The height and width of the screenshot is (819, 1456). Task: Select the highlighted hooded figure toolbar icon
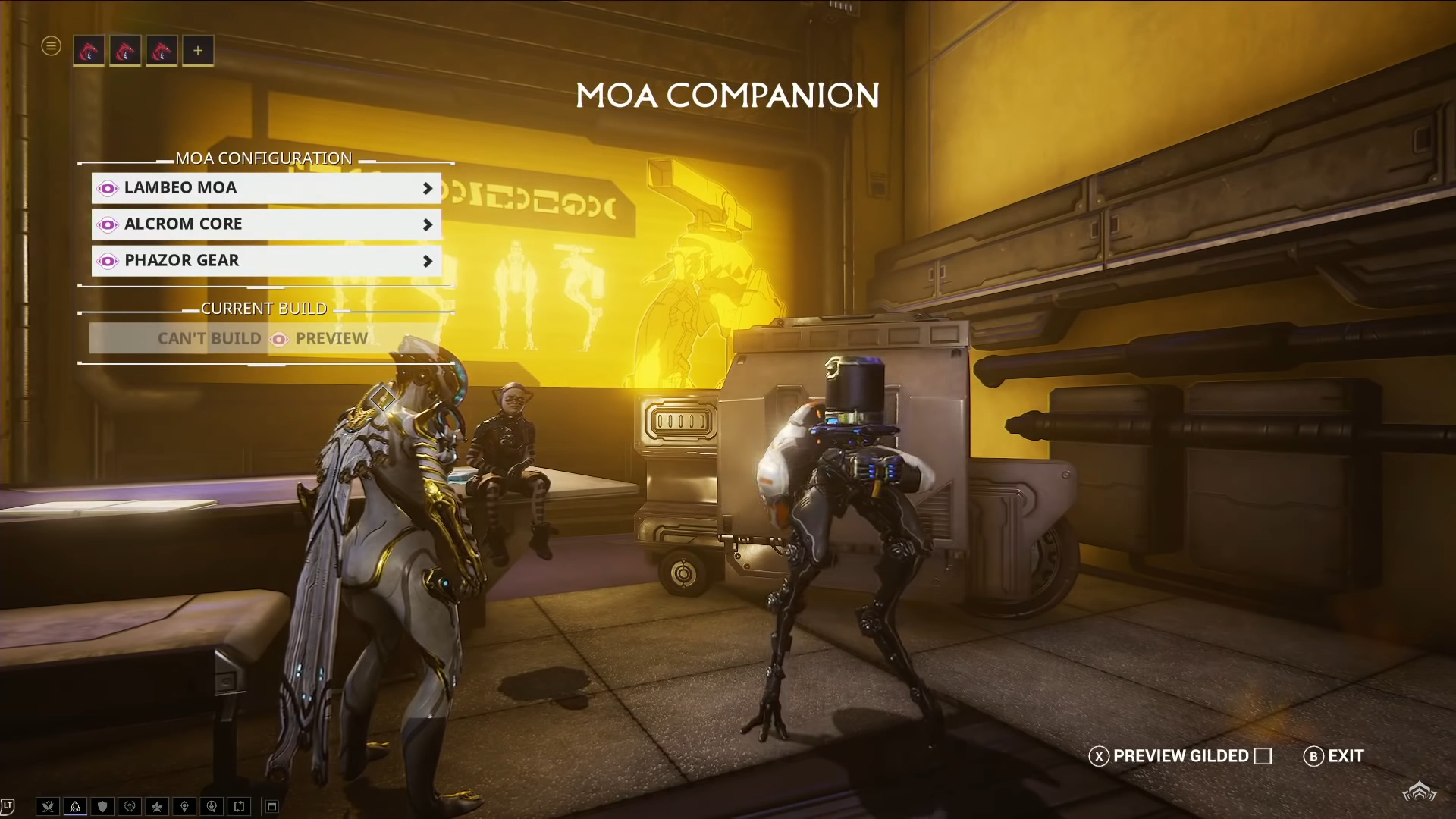(x=75, y=806)
